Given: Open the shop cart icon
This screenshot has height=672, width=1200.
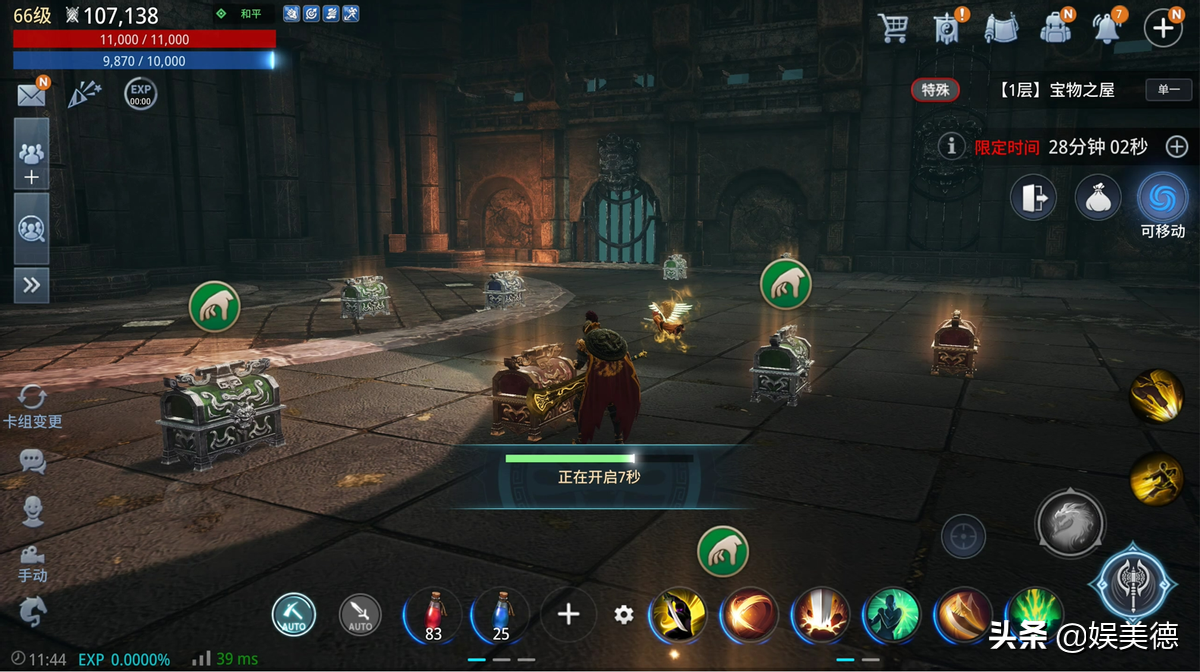Looking at the screenshot, I should (x=892, y=27).
